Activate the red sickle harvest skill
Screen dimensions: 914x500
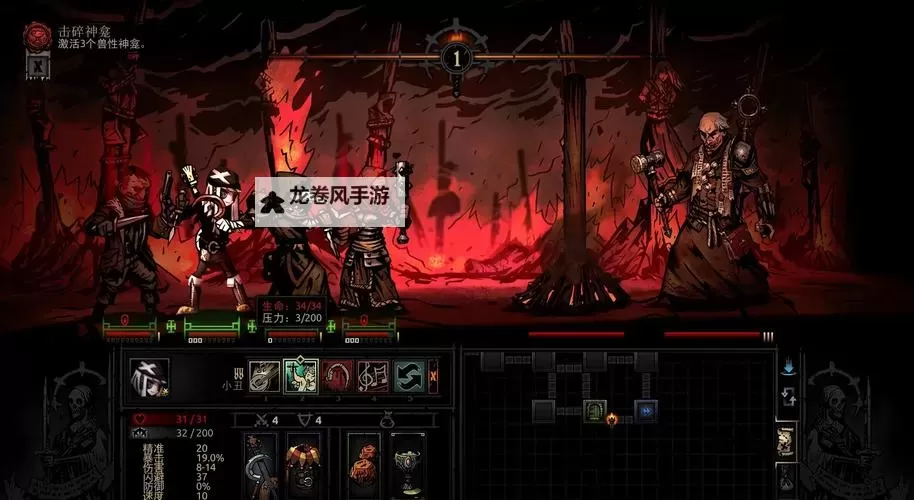[x=337, y=375]
